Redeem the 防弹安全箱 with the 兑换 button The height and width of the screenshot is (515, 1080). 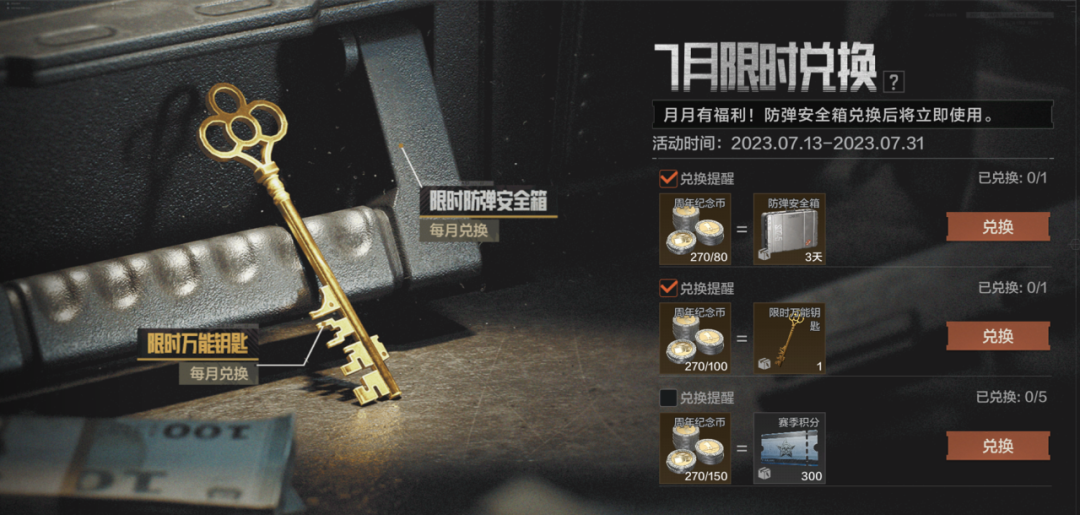[x=997, y=227]
